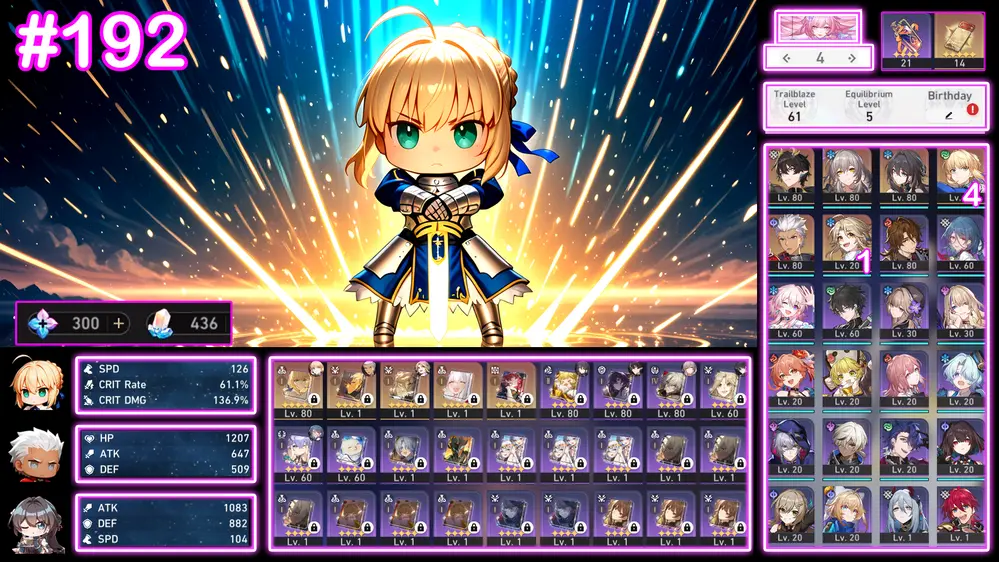Select the blue-haired Lv. 60 character with glasses
Image resolution: width=999 pixels, height=562 pixels.
coord(961,241)
